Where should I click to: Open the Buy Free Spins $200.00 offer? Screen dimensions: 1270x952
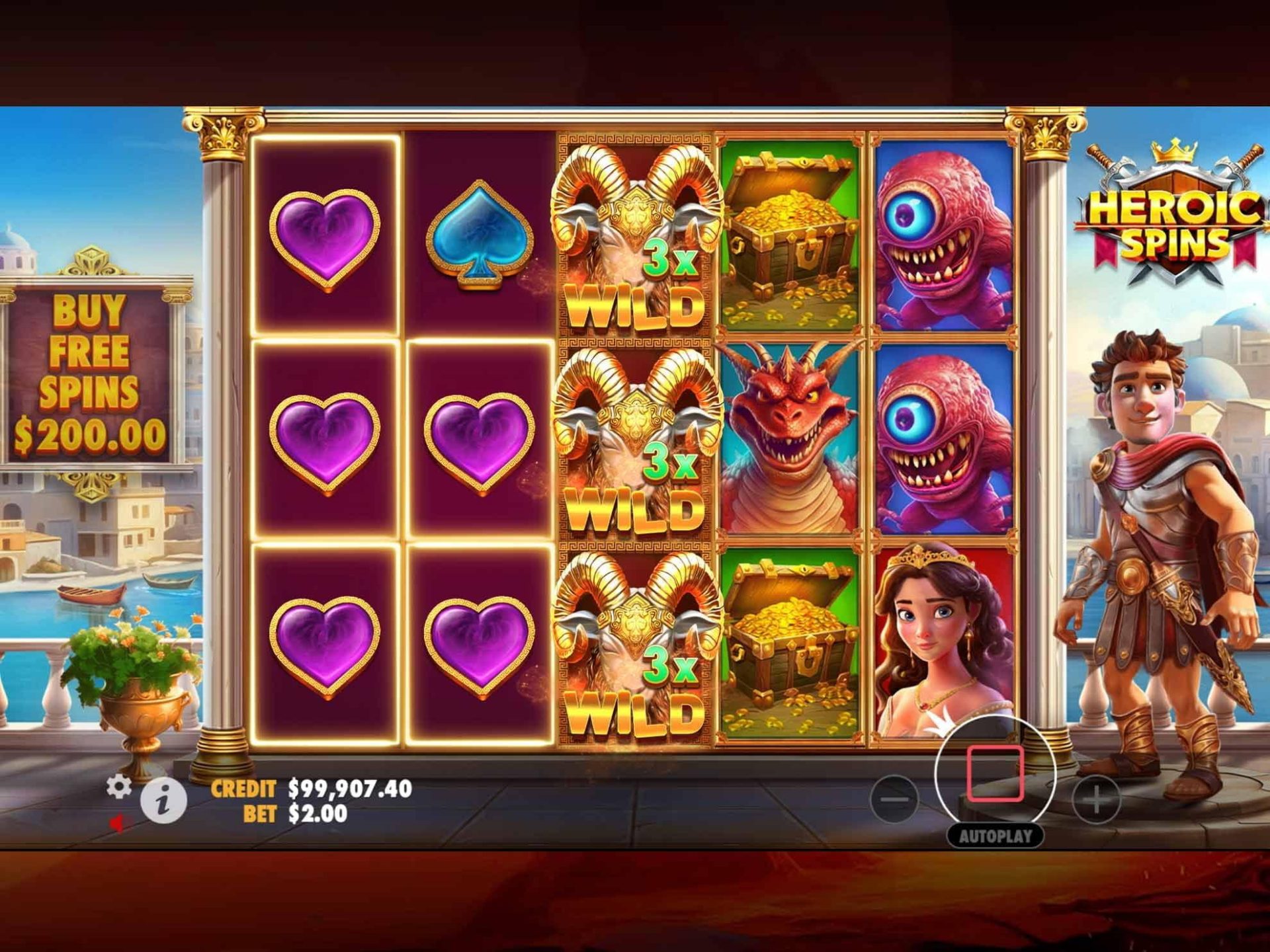click(x=89, y=374)
